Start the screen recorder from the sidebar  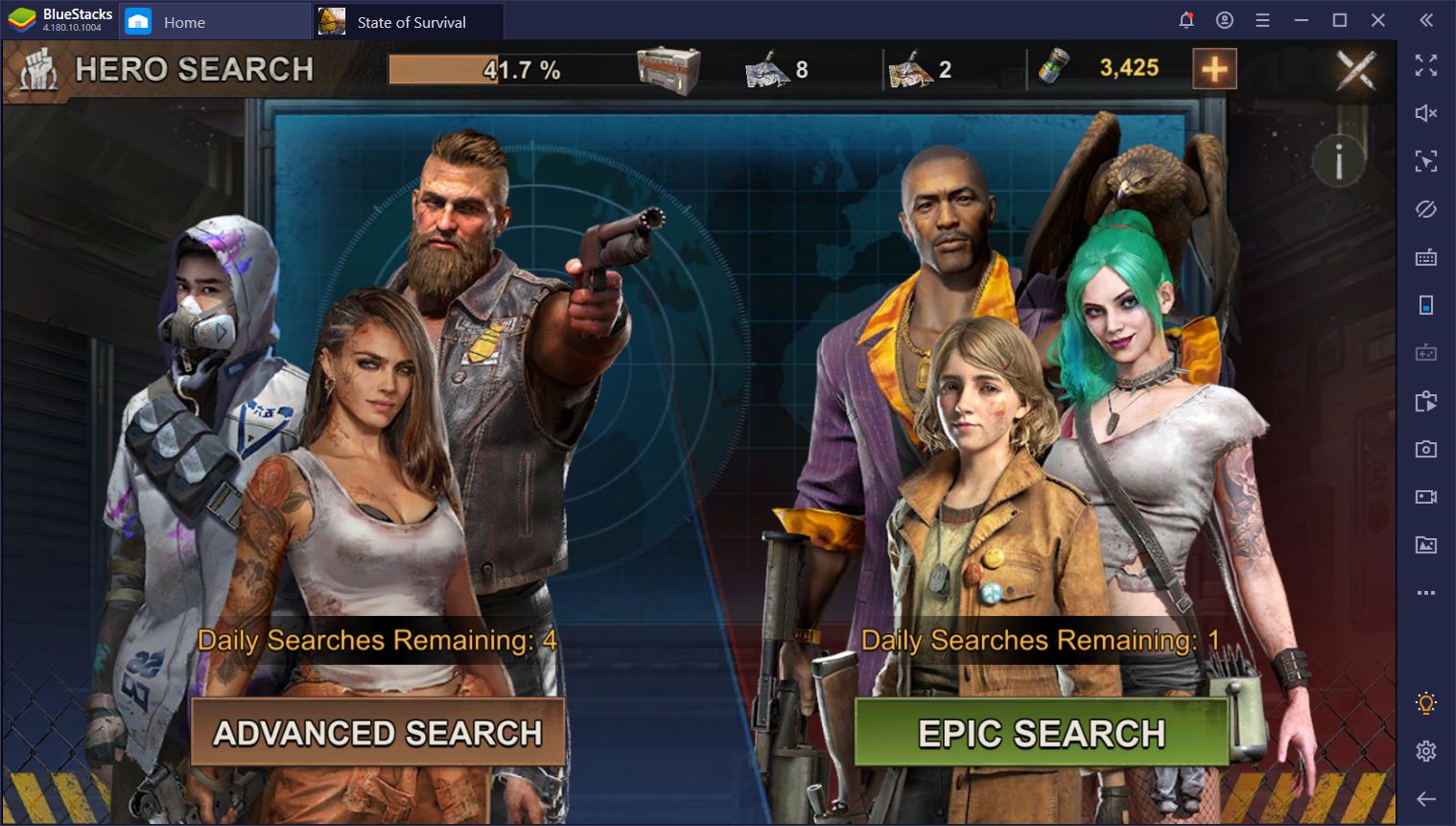1427,496
